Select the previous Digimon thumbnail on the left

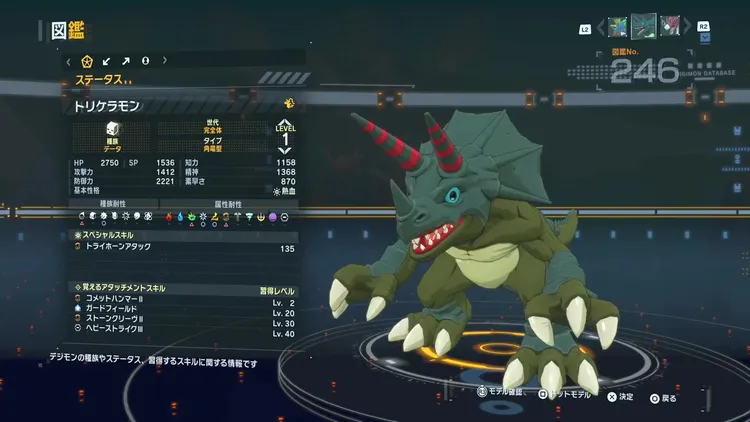click(618, 26)
